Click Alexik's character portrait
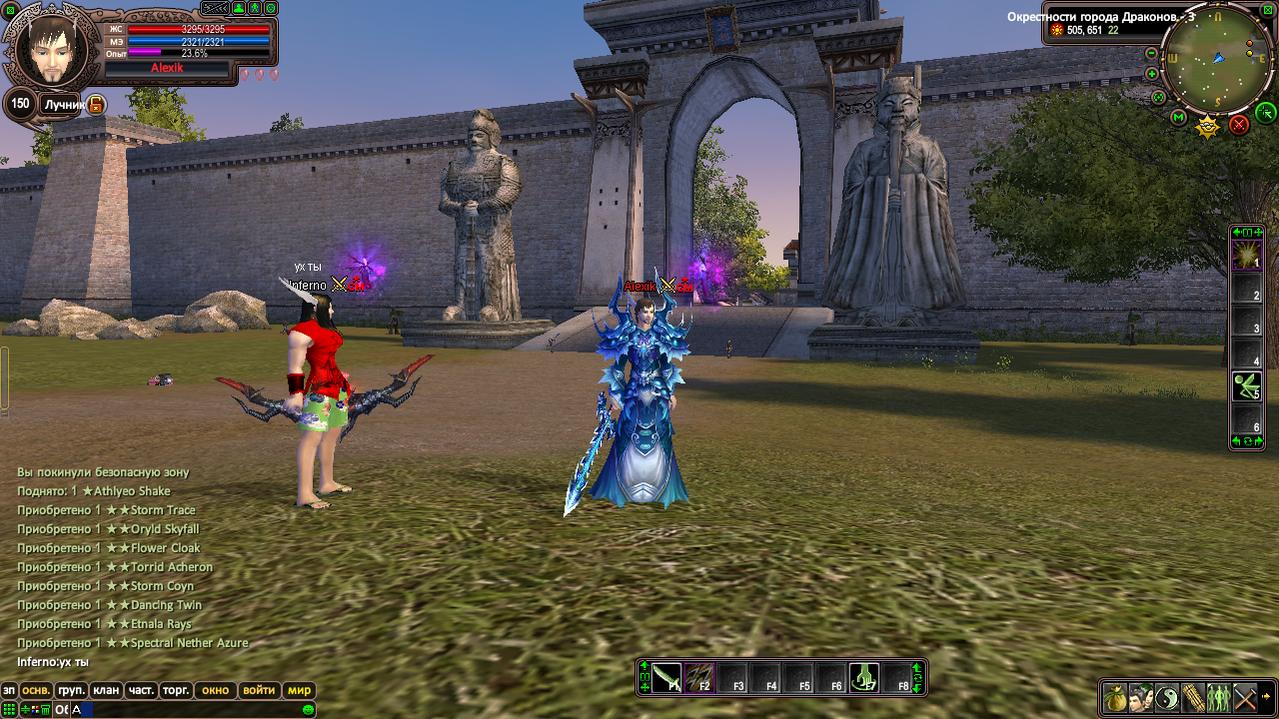The width and height of the screenshot is (1279, 719). (47, 49)
